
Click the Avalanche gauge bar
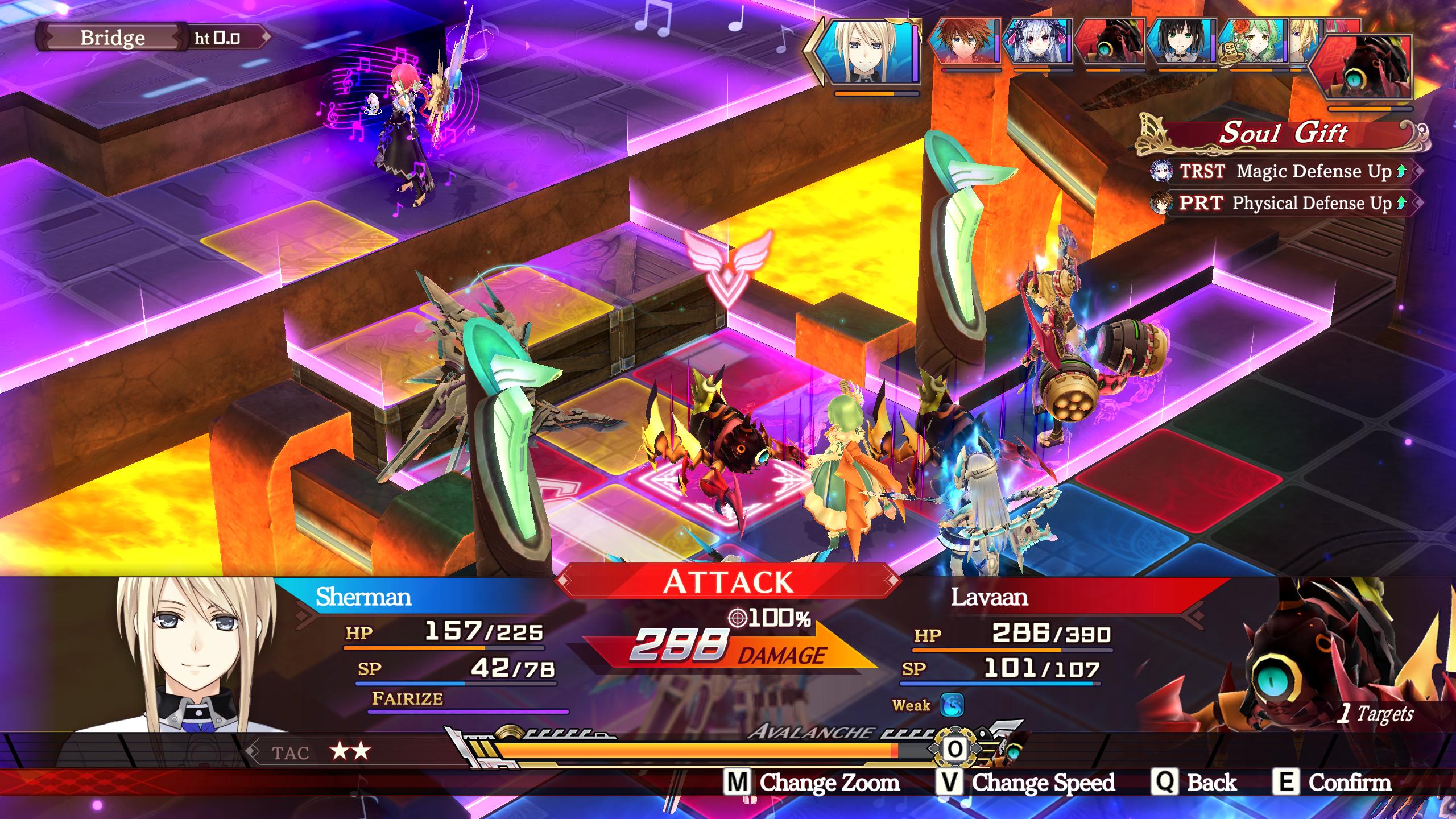pyautogui.click(x=694, y=751)
